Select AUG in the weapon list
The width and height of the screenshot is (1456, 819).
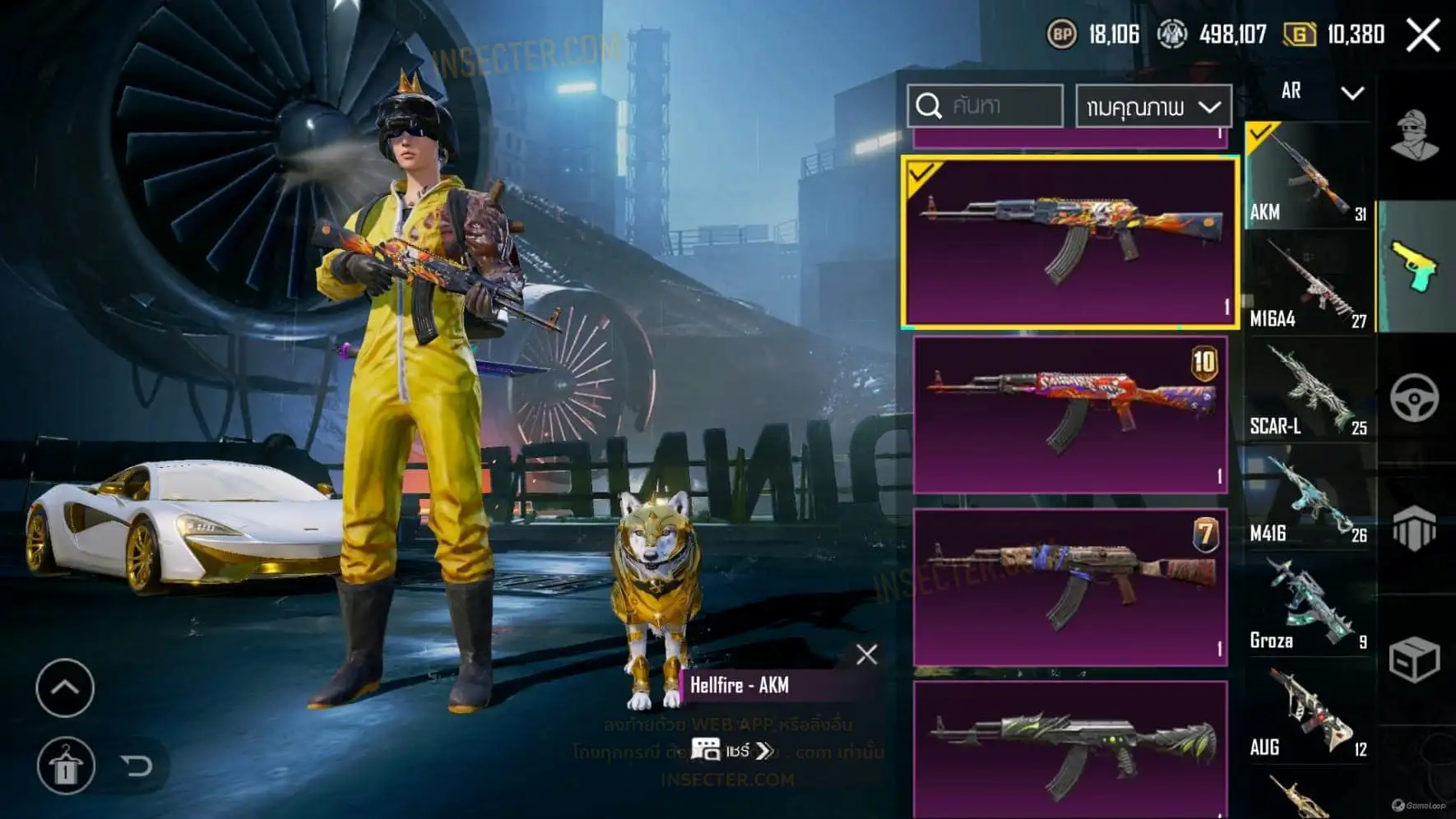1307,712
